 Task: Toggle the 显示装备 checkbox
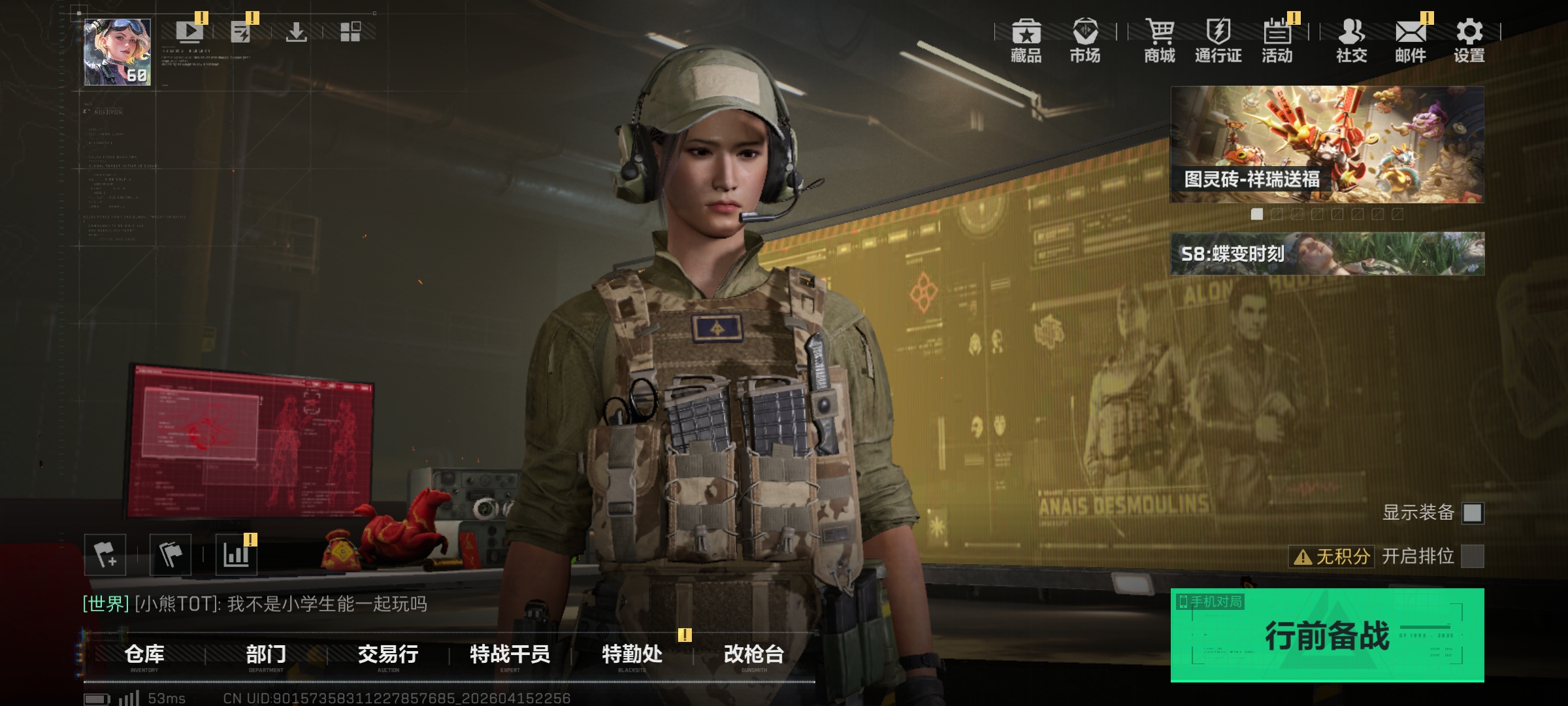coord(1472,513)
